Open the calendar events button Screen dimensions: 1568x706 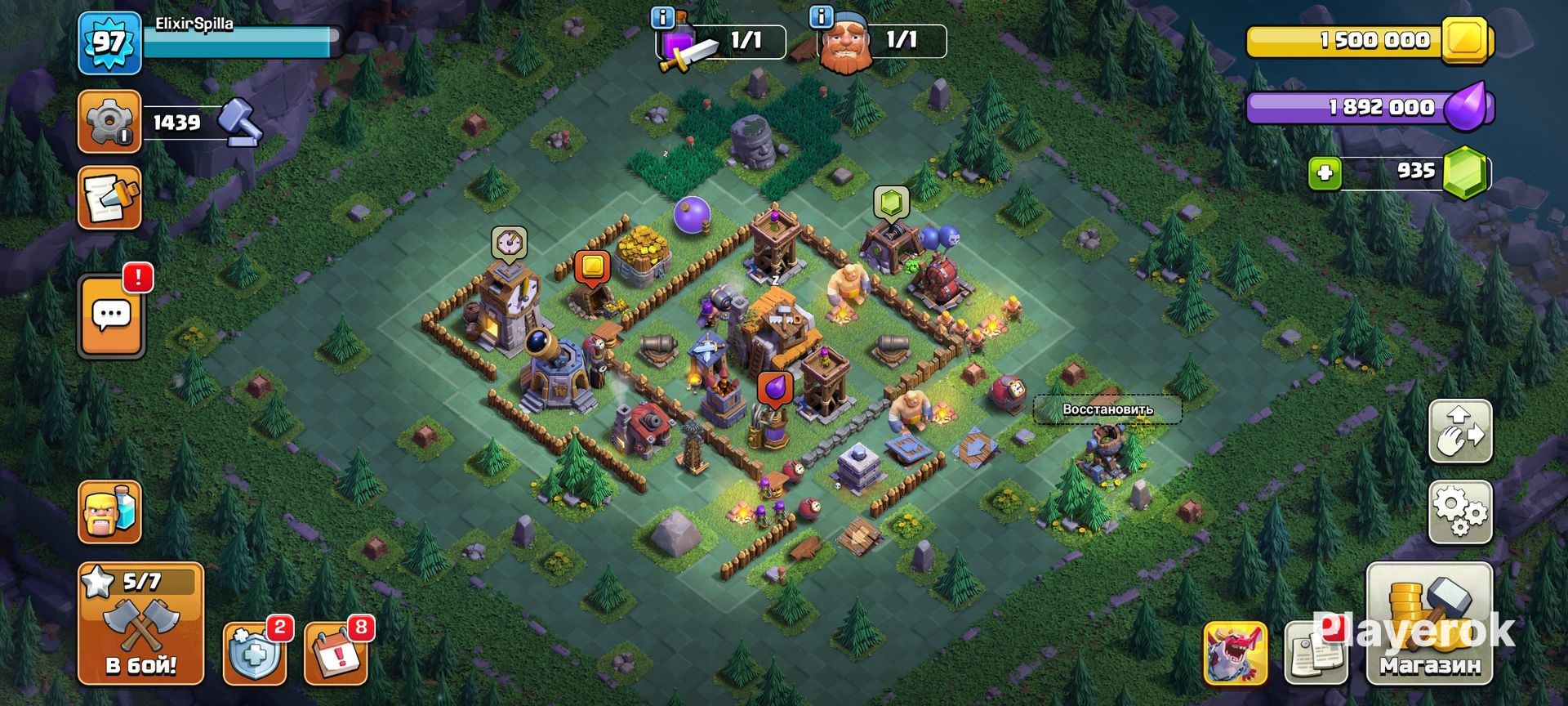click(335, 654)
